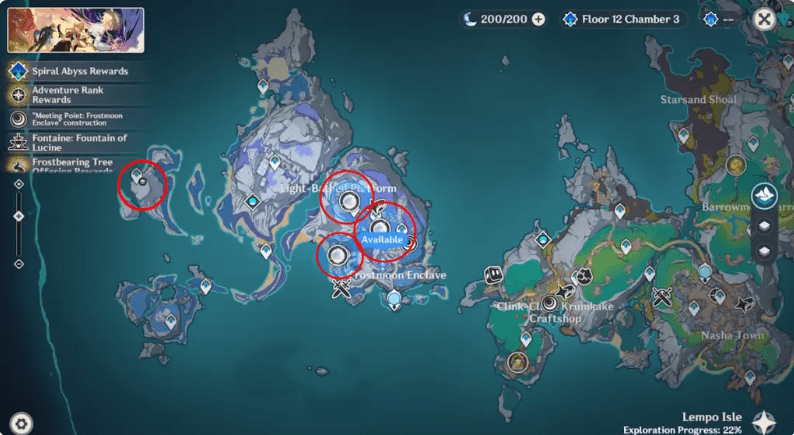The width and height of the screenshot is (794, 435).
Task: Close the map screen
Action: pyautogui.click(x=764, y=19)
